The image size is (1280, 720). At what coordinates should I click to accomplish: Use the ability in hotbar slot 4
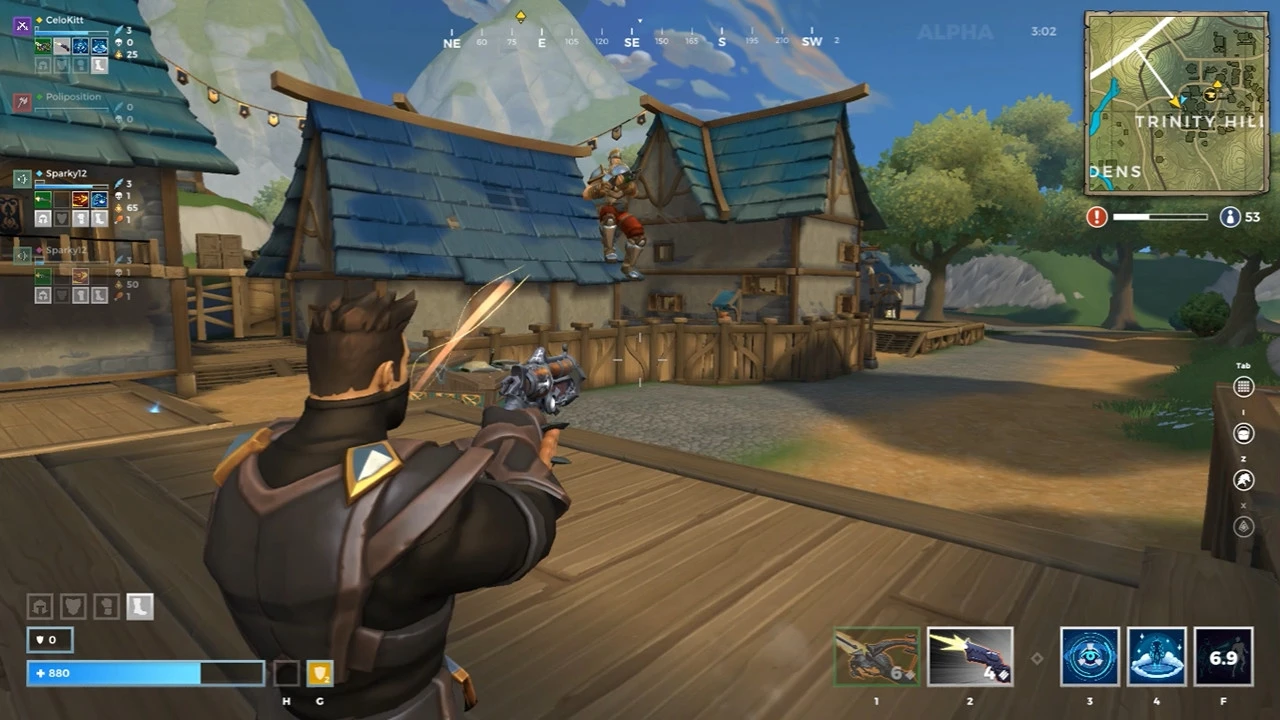(x=1157, y=657)
